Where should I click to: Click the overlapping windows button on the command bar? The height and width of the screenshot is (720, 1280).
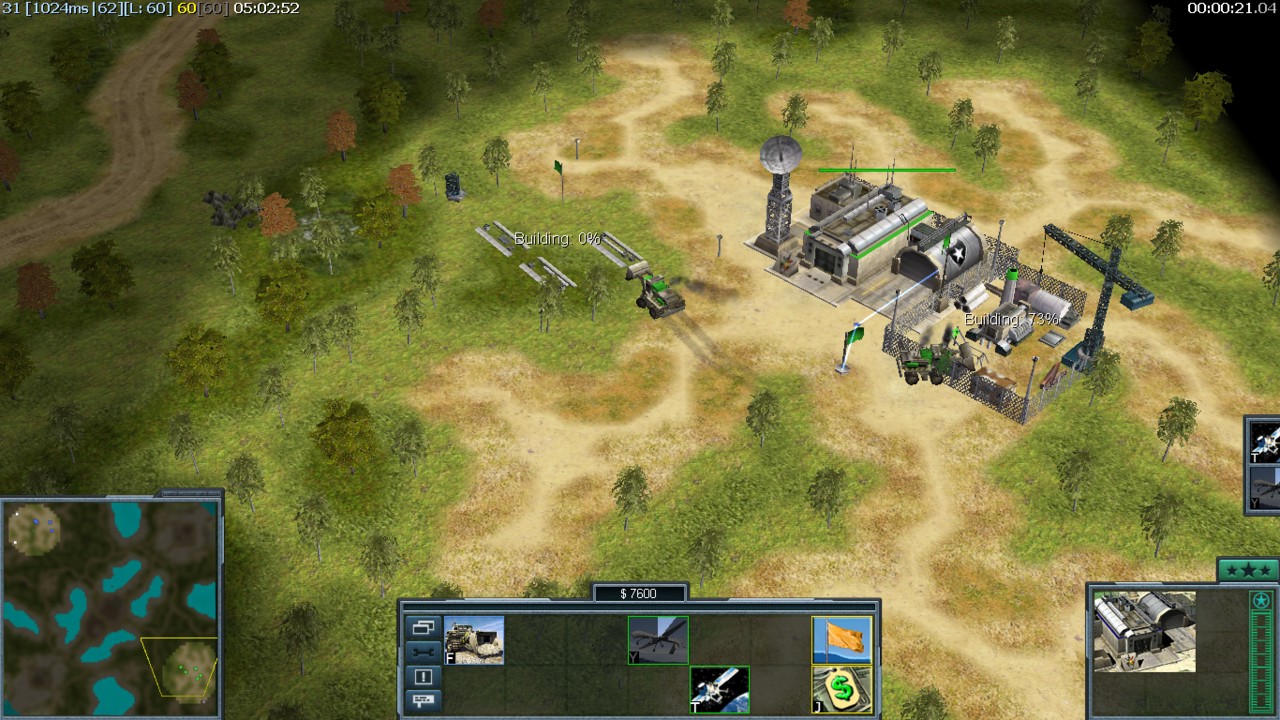(423, 628)
